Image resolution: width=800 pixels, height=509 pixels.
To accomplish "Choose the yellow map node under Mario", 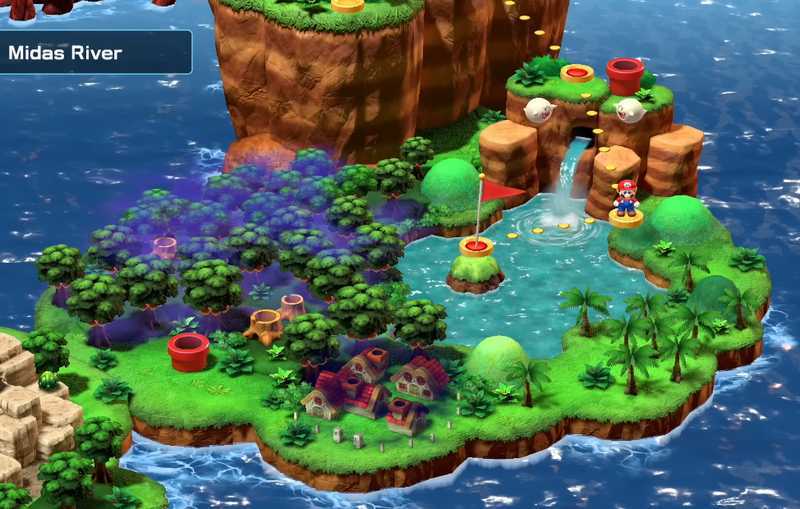I will point(626,218).
